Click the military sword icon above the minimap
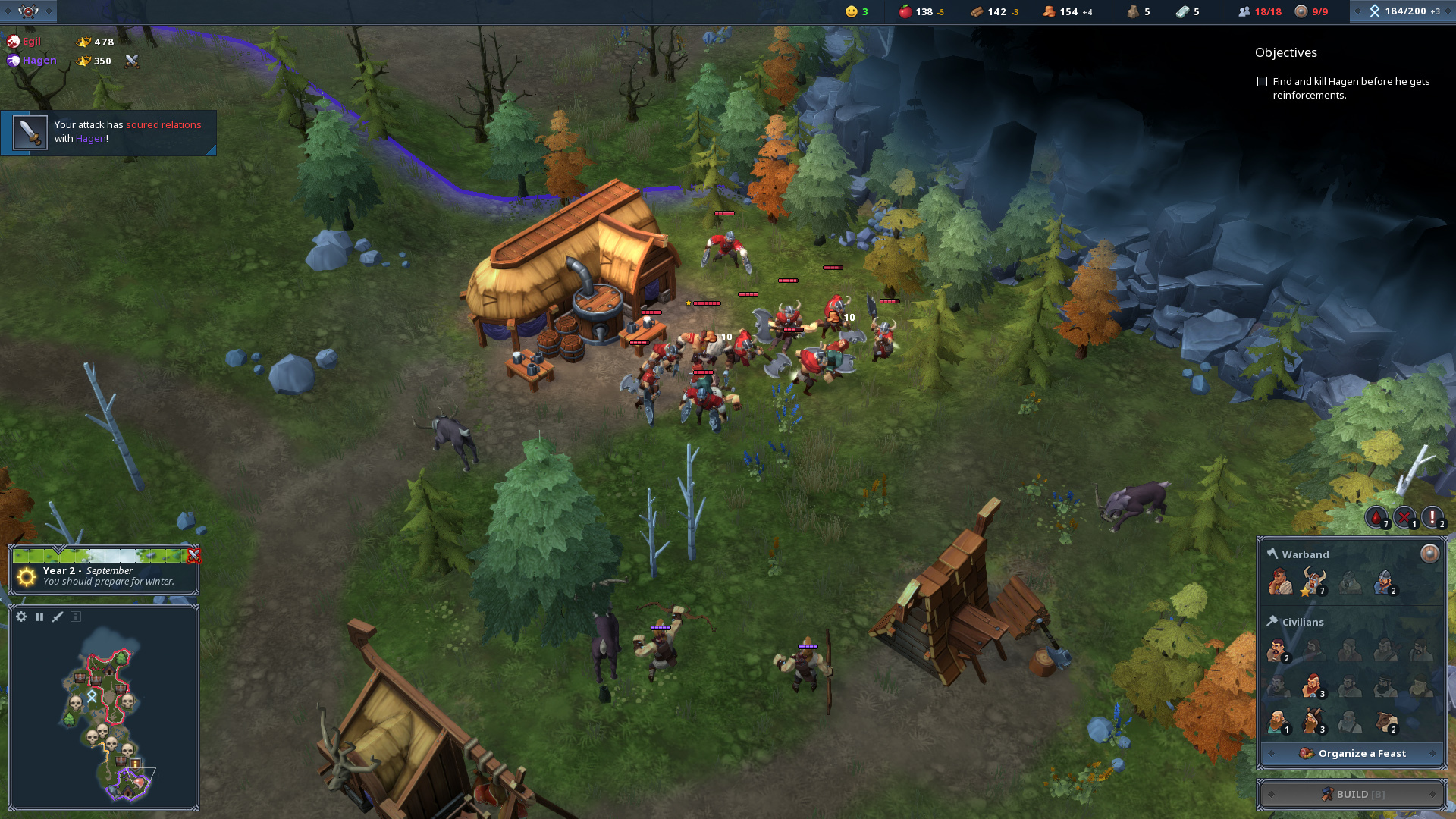This screenshot has height=819, width=1456. [57, 617]
